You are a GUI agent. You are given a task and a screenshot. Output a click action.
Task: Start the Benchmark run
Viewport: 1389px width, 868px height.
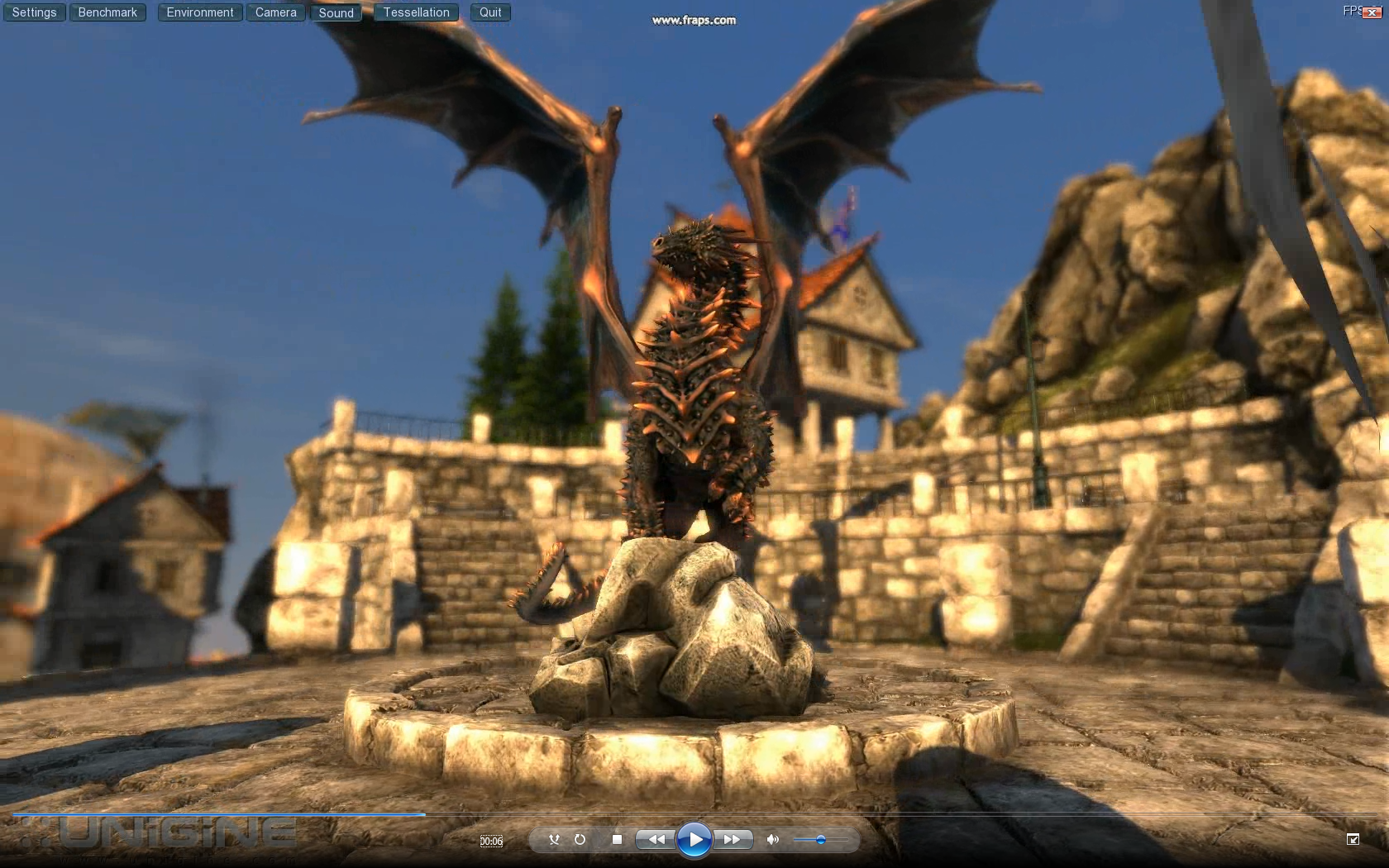(107, 12)
